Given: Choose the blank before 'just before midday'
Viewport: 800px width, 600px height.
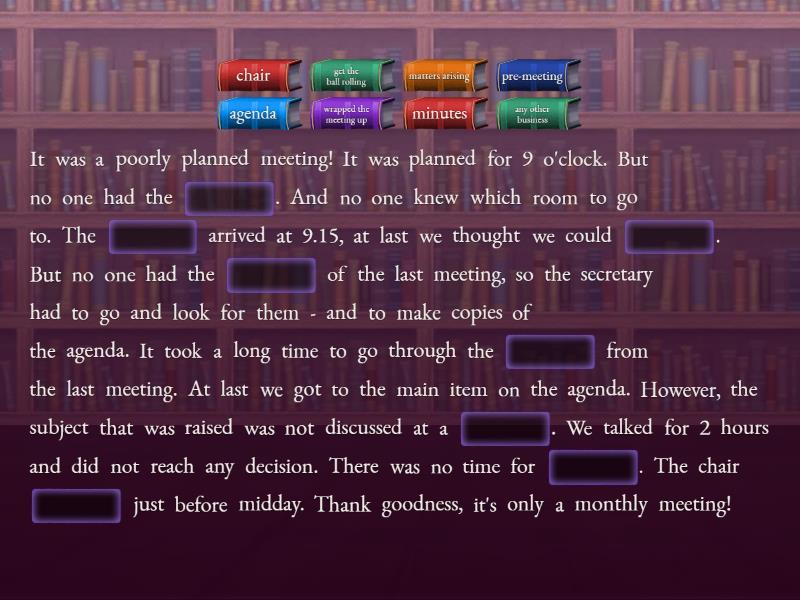Looking at the screenshot, I should (x=77, y=505).
